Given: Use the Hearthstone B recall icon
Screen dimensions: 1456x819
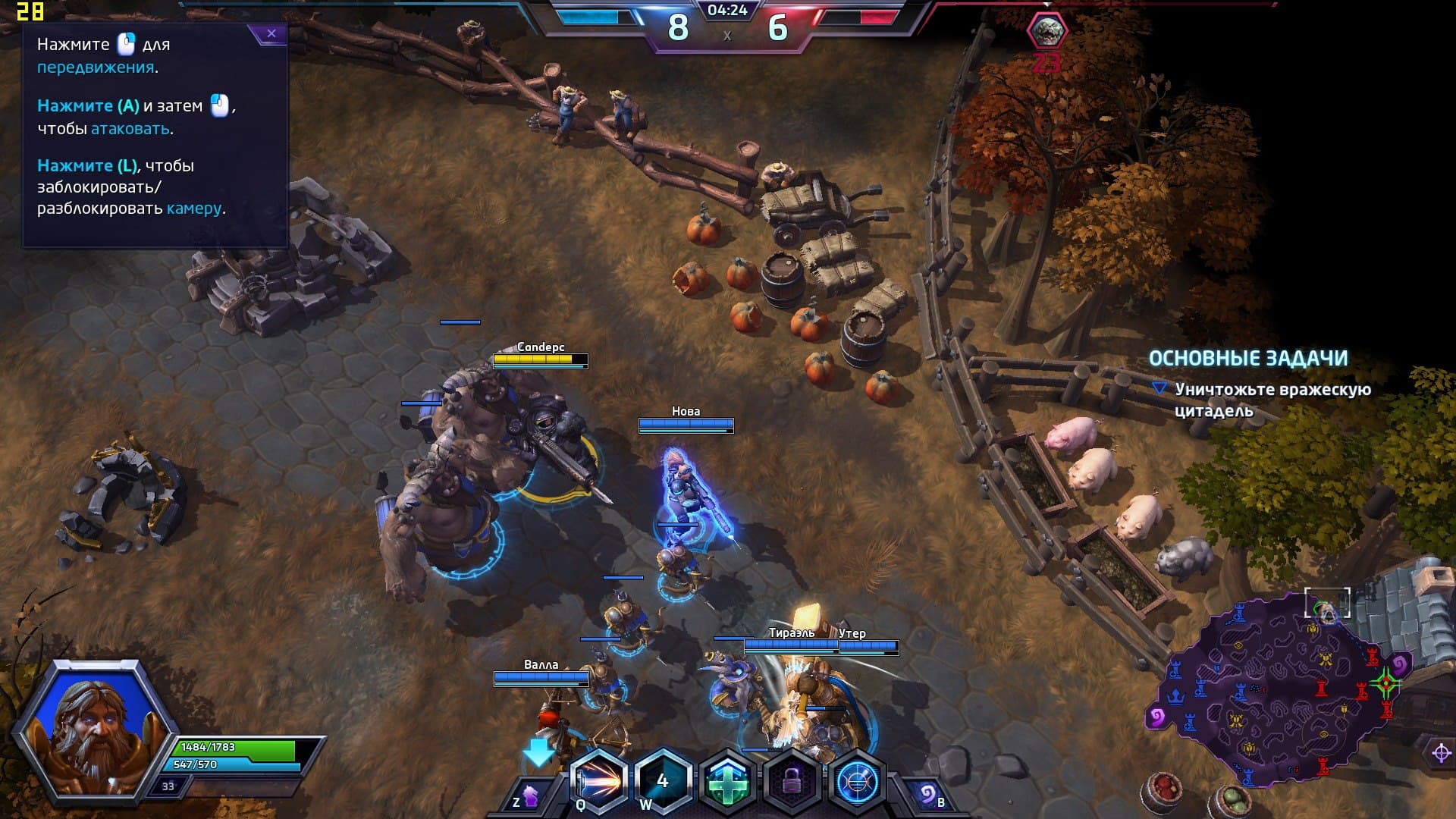Looking at the screenshot, I should click(928, 795).
